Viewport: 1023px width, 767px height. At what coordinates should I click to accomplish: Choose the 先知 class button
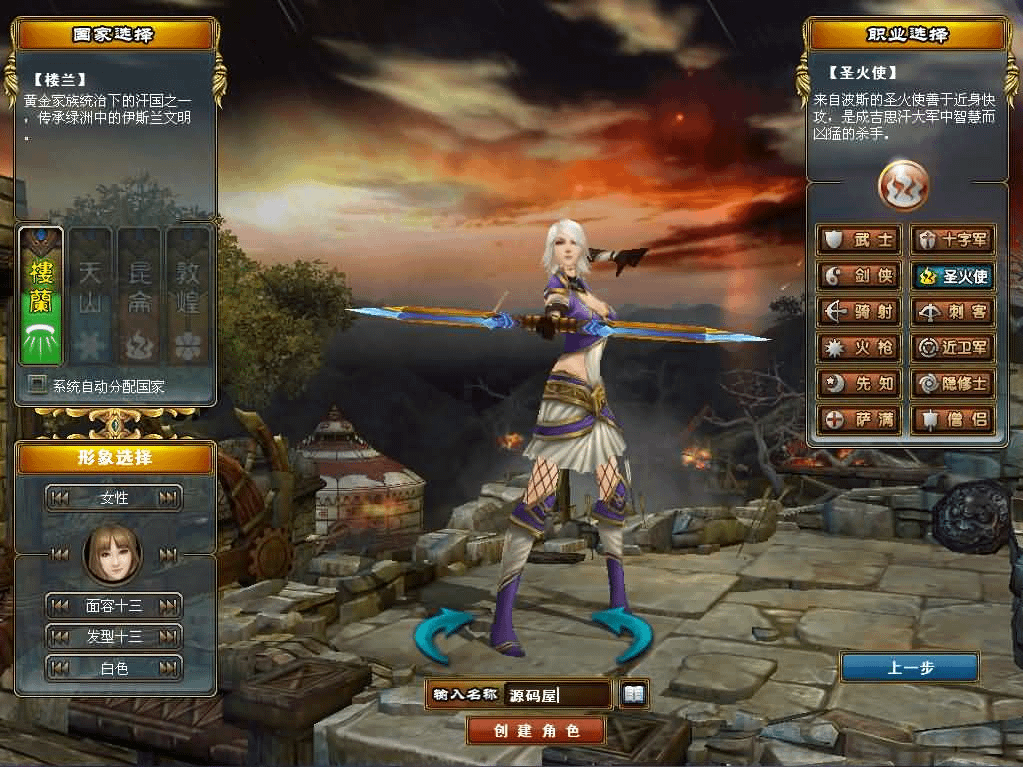click(859, 383)
